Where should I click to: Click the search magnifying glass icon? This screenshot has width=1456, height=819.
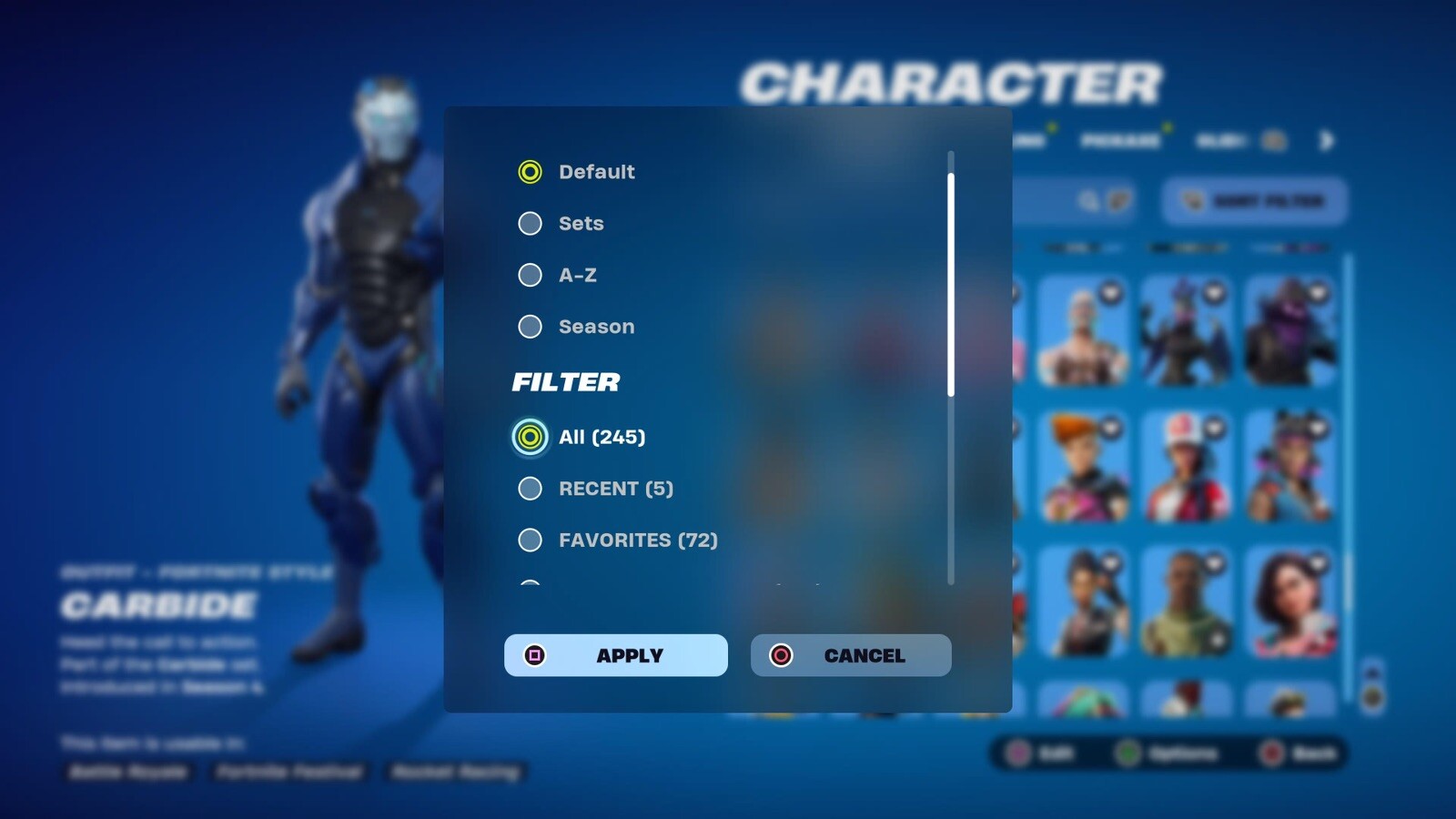click(x=1089, y=200)
